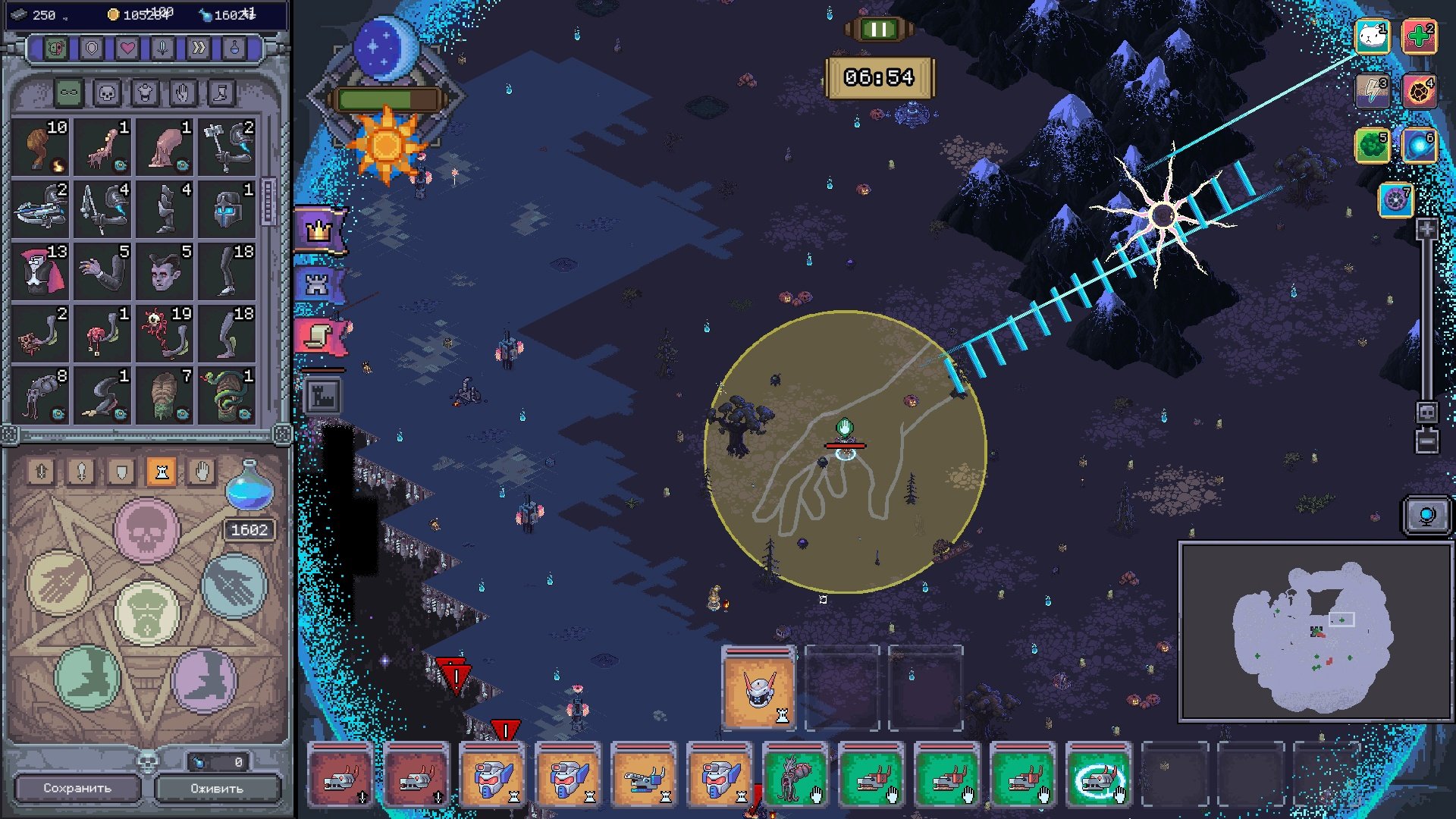
Task: Activate the blue orb ability
Action: [1419, 146]
